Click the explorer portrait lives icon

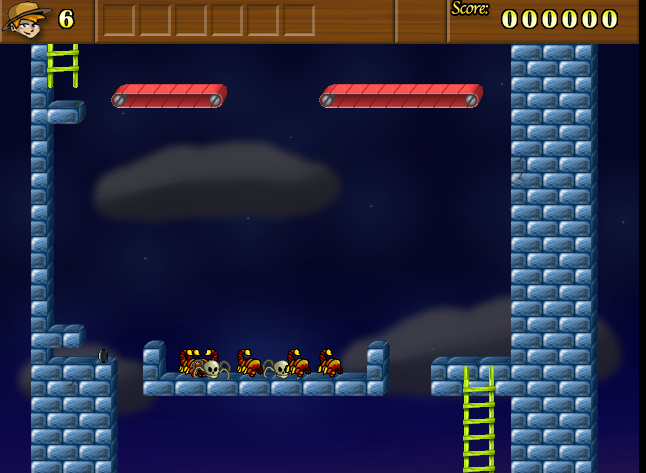(26, 19)
